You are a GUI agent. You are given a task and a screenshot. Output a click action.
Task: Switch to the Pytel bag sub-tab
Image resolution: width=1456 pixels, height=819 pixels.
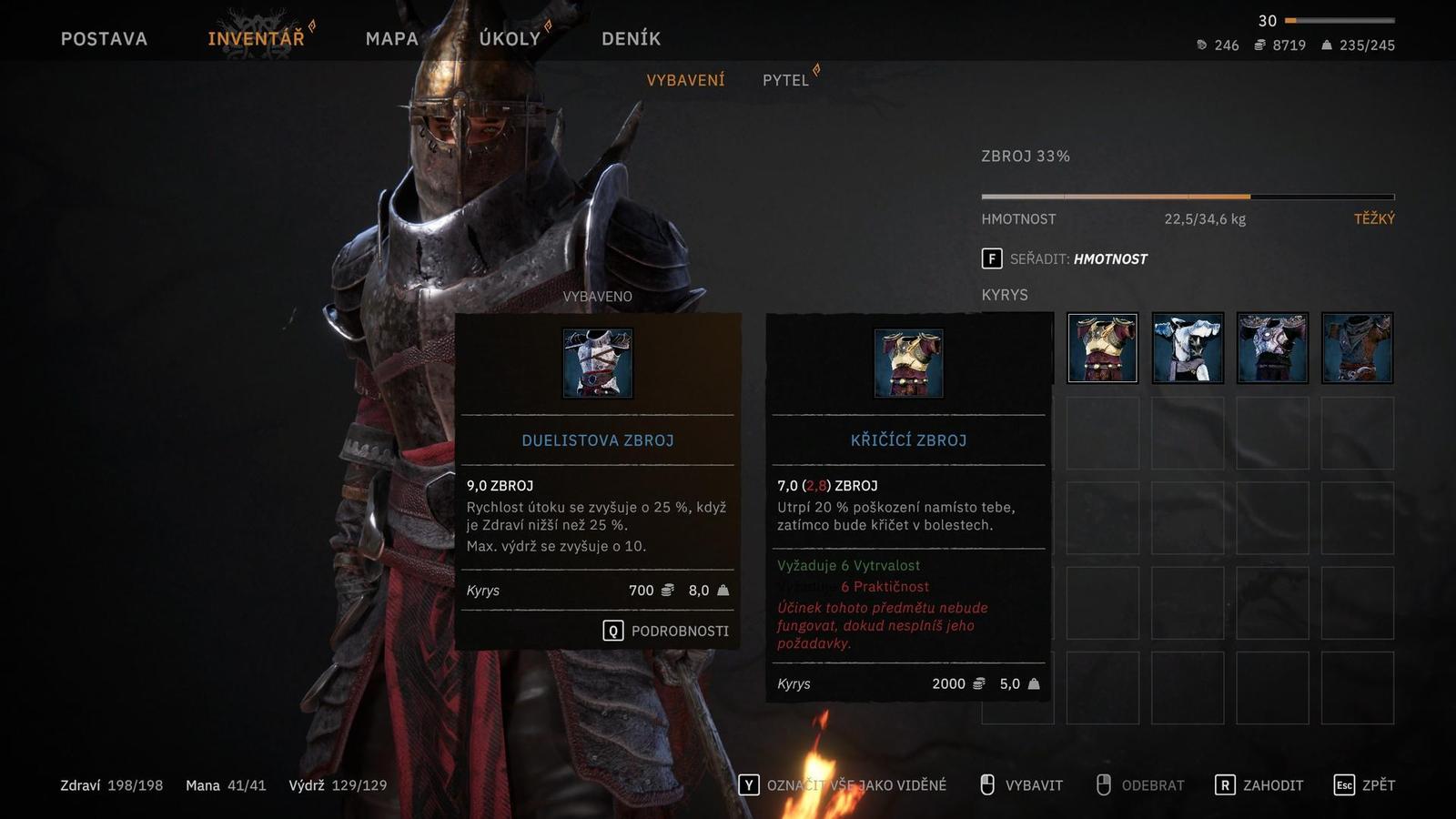pyautogui.click(x=785, y=80)
